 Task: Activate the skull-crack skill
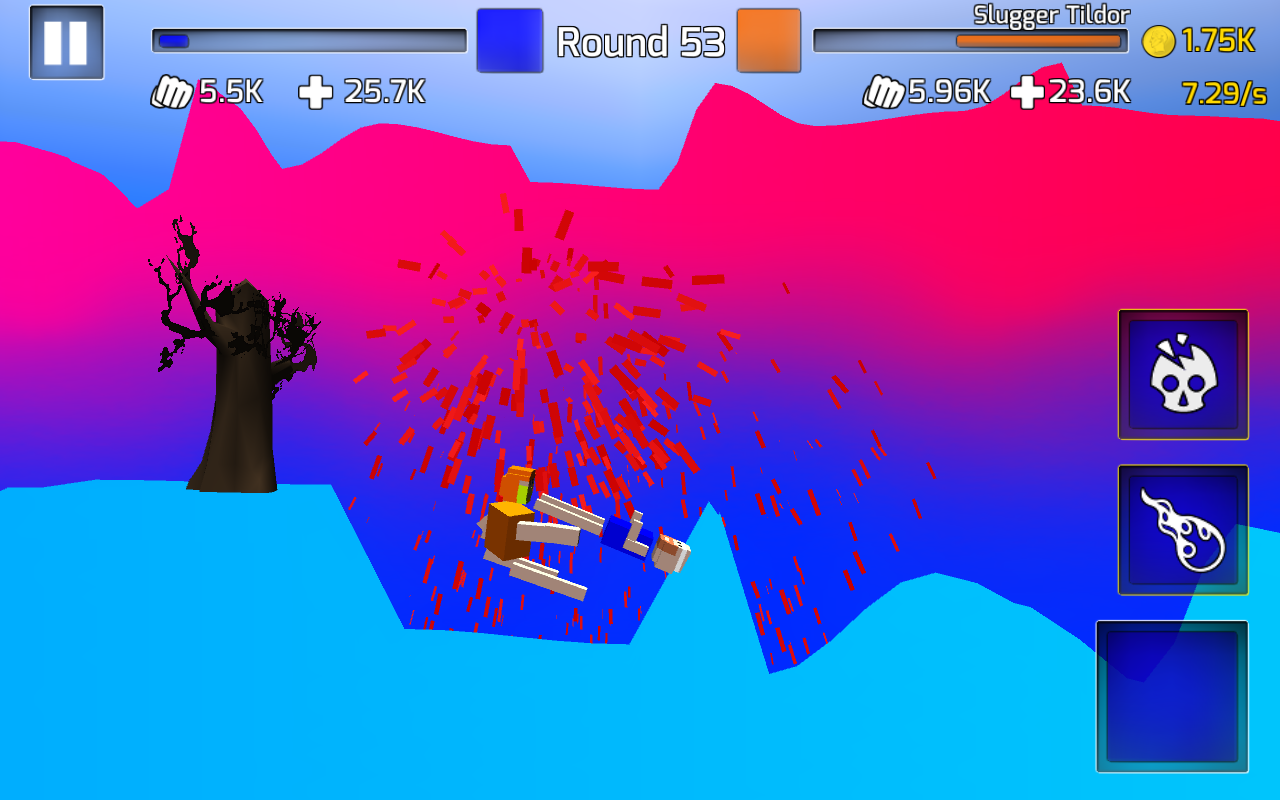click(1182, 375)
